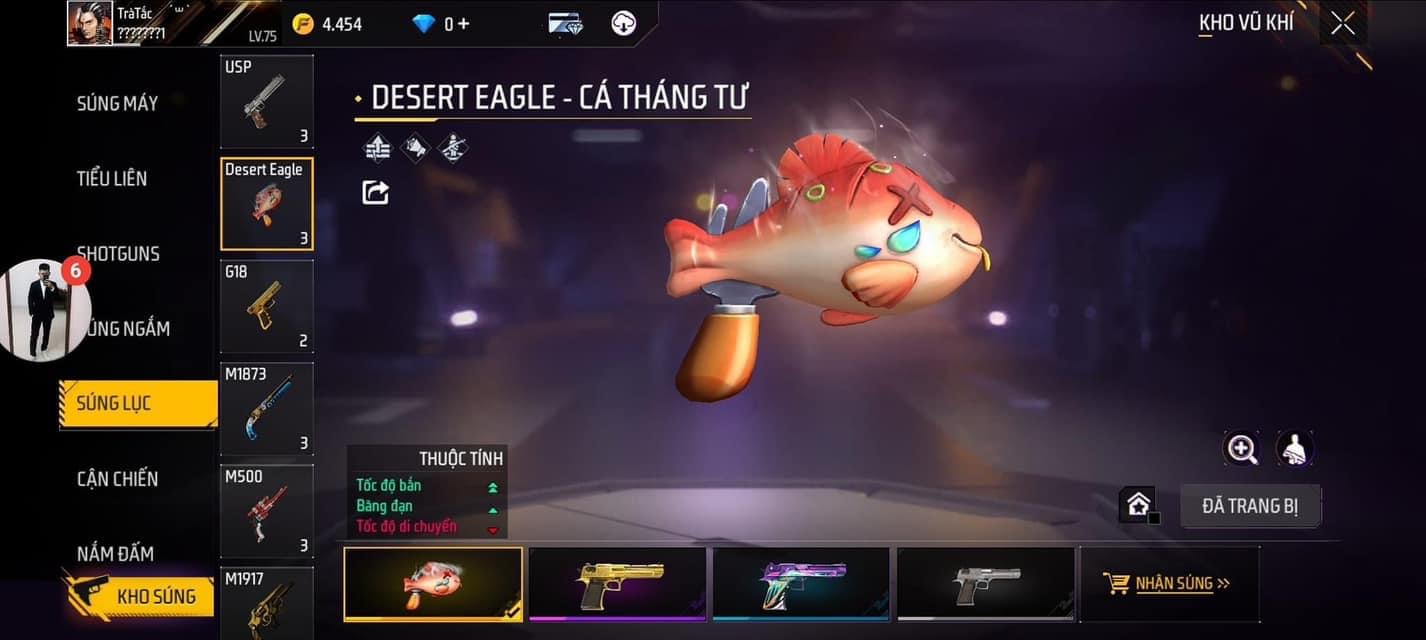This screenshot has height=640, width=1426.
Task: Open the Kho Súng button
Action: pyautogui.click(x=138, y=597)
